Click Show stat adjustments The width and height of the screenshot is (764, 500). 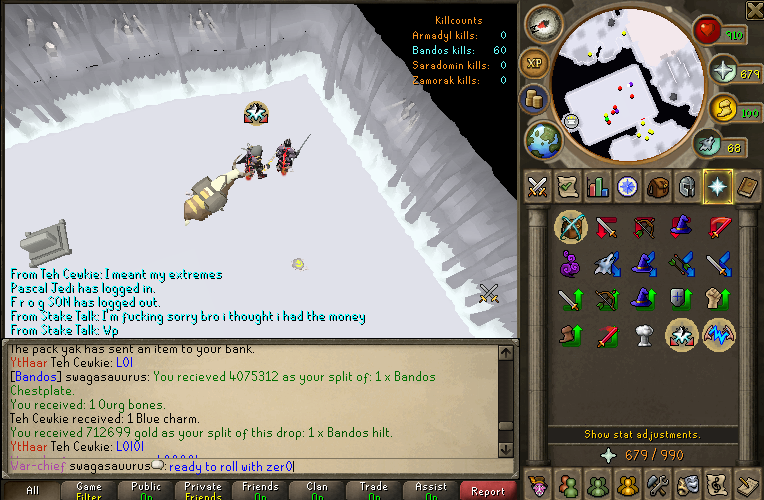641,434
